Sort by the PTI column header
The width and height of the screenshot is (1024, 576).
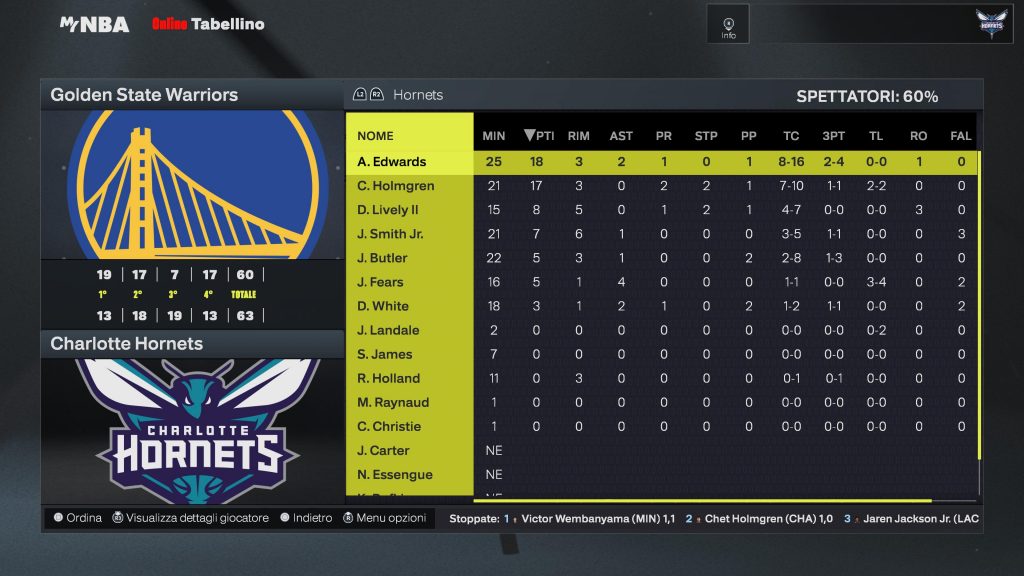[x=539, y=136]
